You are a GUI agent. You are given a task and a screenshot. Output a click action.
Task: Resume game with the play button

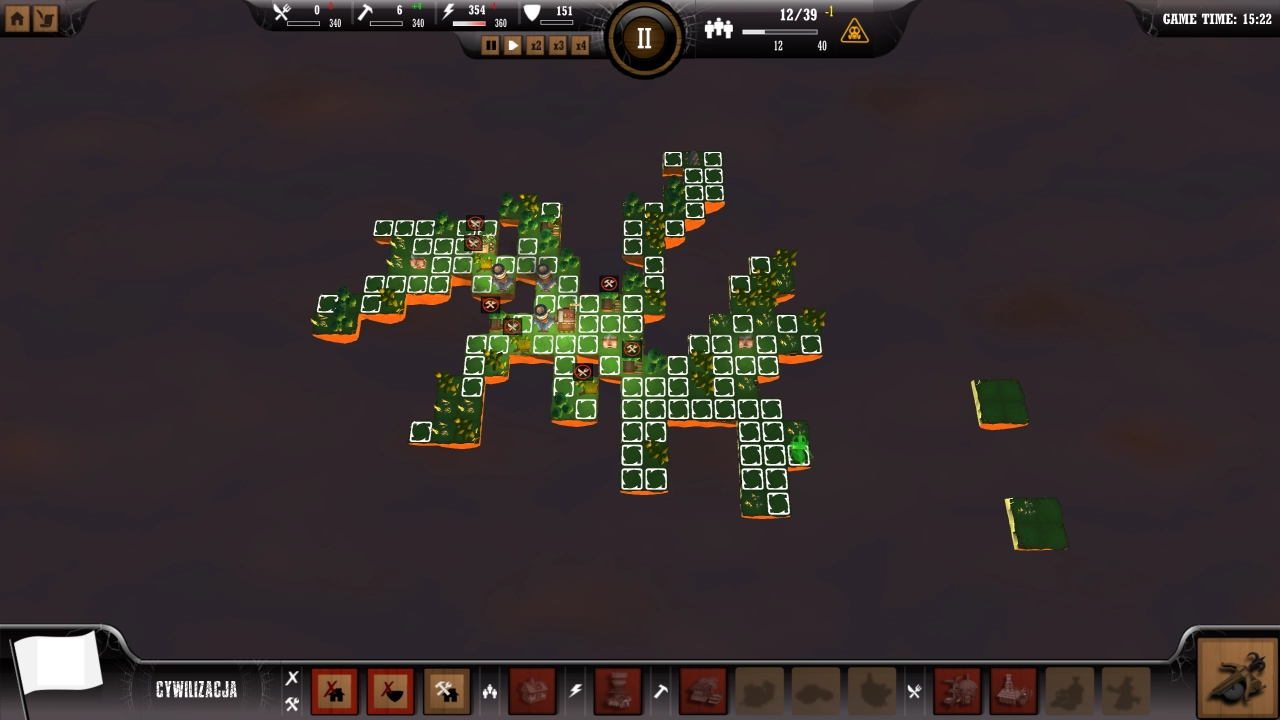(x=512, y=45)
